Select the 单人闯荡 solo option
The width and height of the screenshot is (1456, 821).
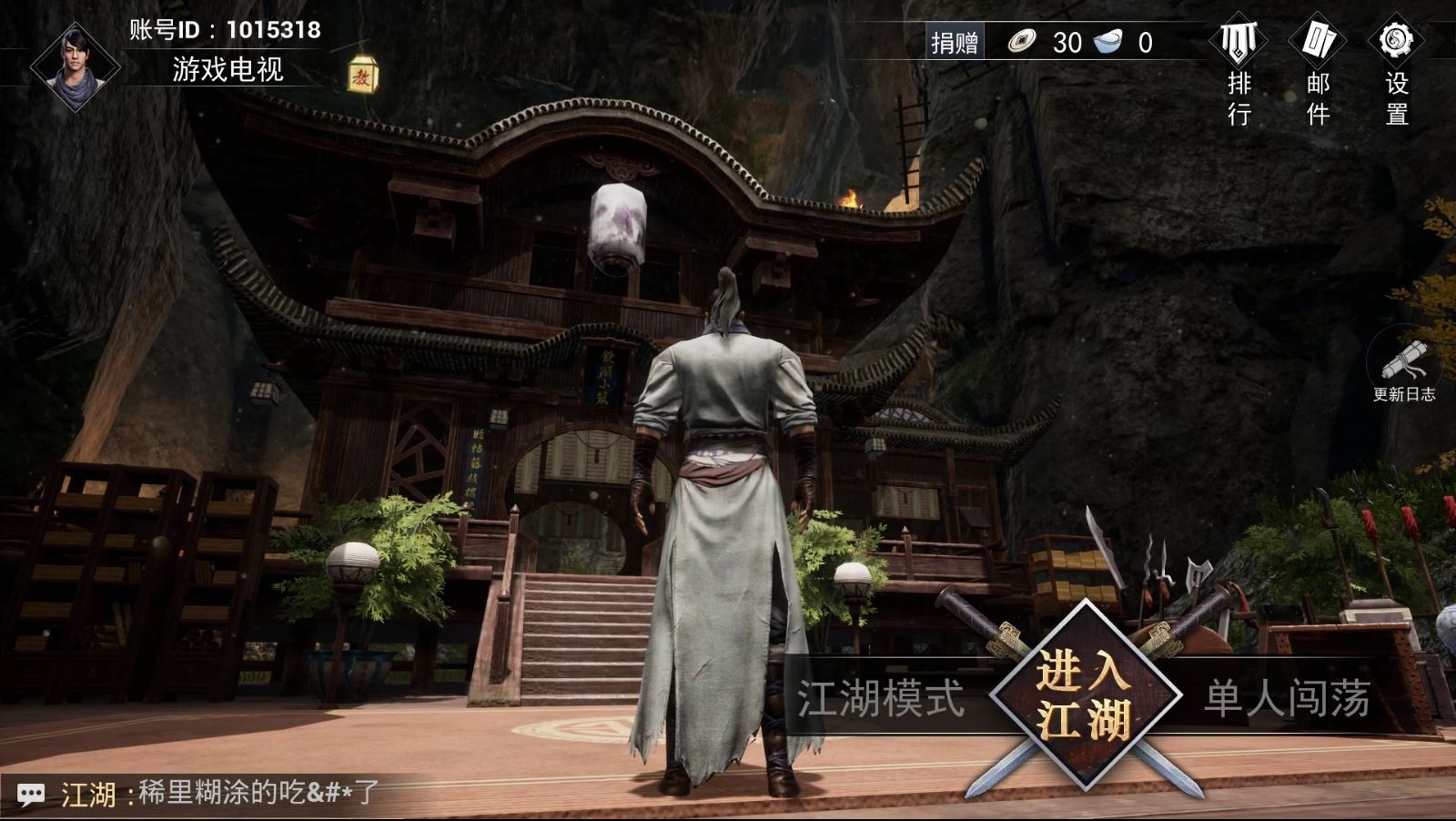pos(1287,699)
